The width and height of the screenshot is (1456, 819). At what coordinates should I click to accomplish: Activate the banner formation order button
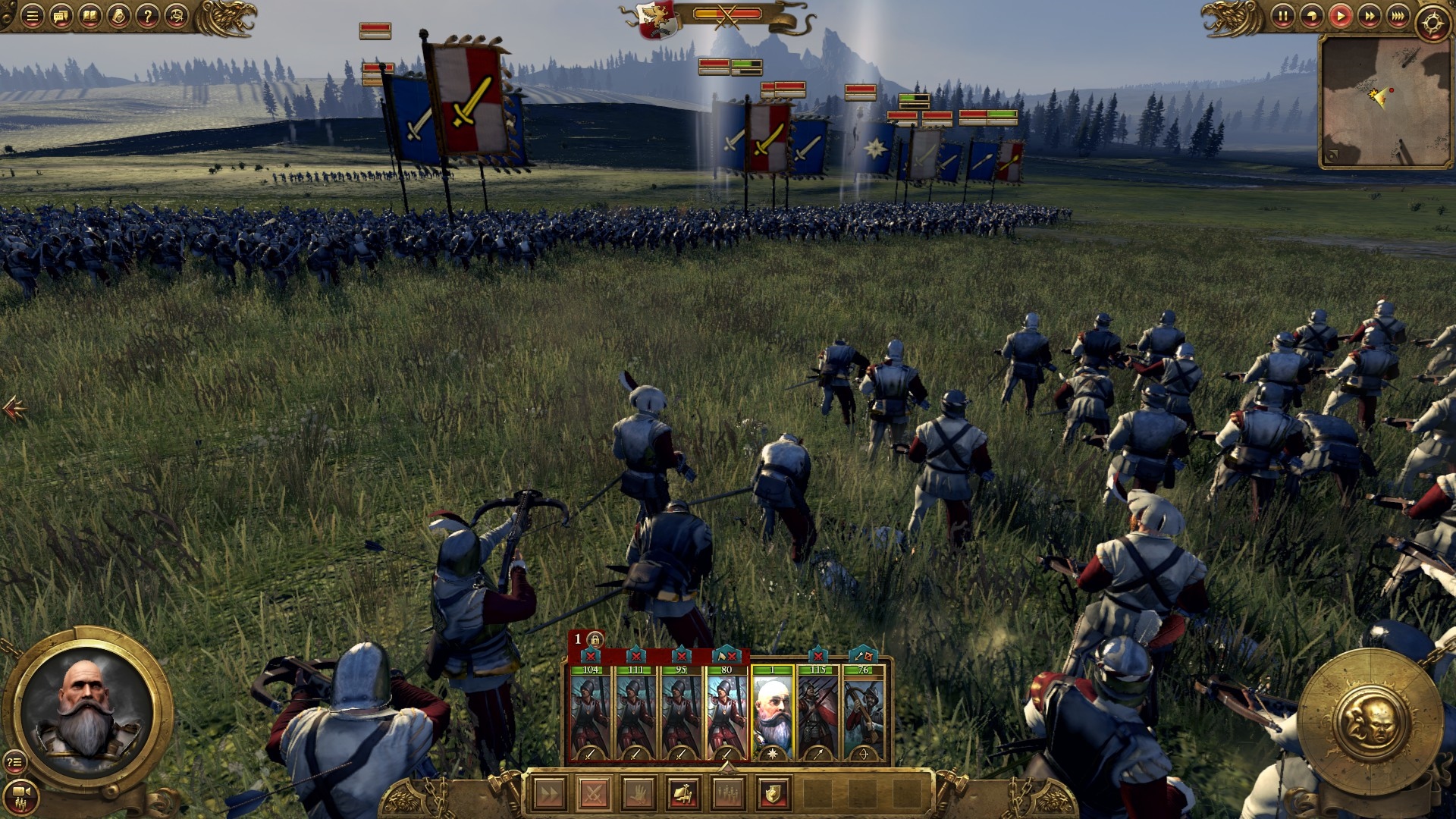682,794
